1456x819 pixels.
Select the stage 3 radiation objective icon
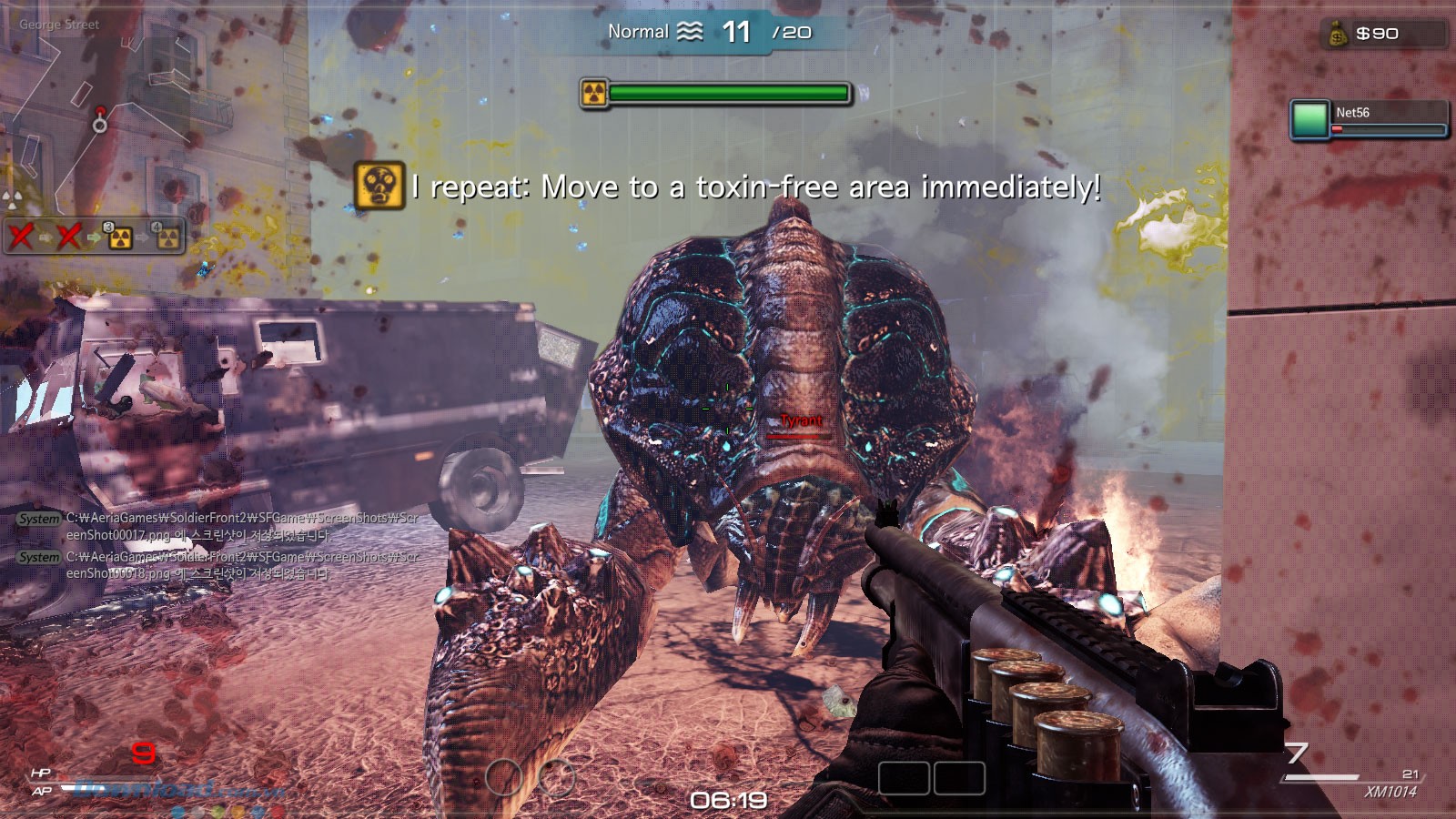point(119,238)
